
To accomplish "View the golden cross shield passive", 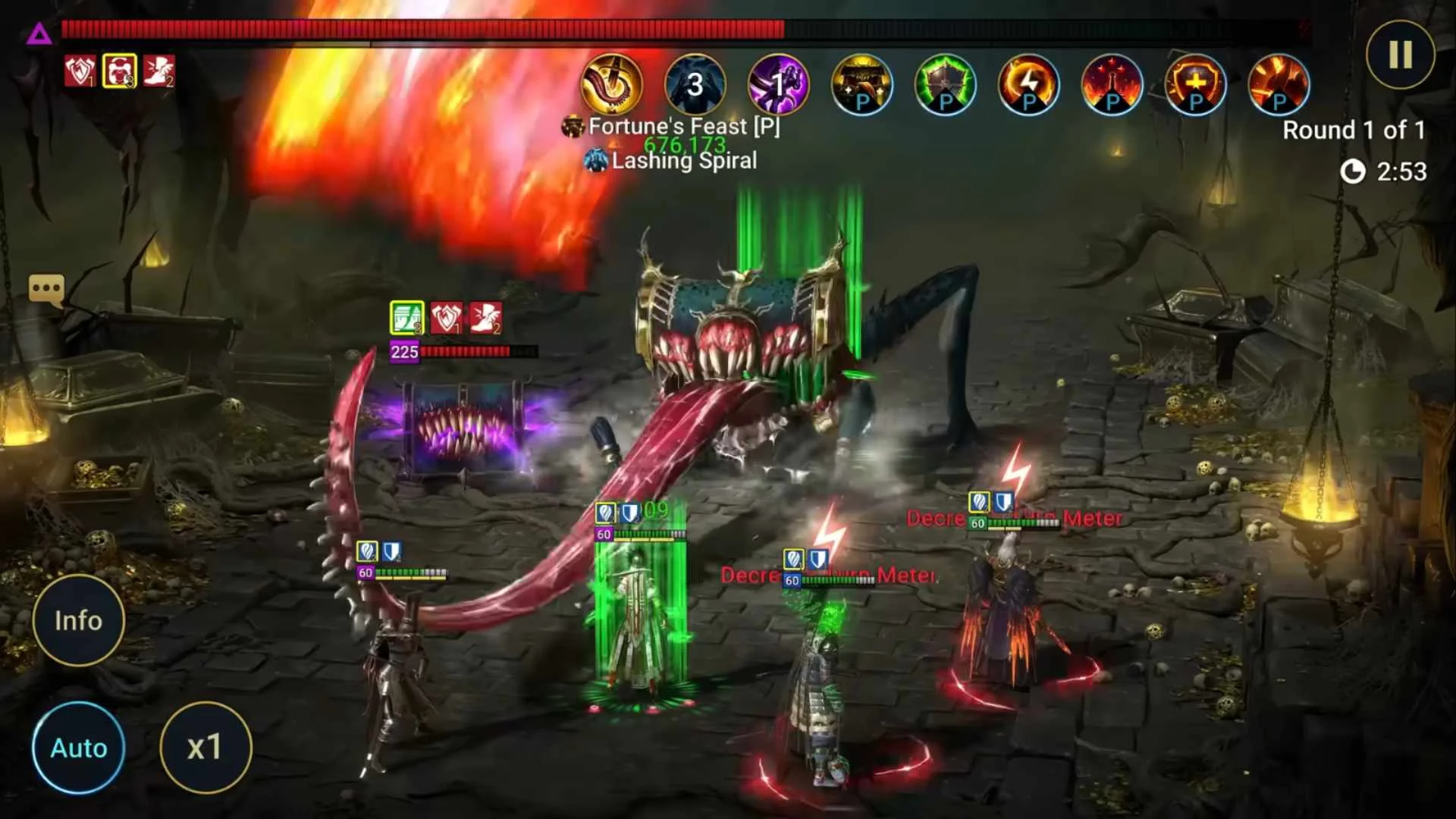I will point(1195,84).
